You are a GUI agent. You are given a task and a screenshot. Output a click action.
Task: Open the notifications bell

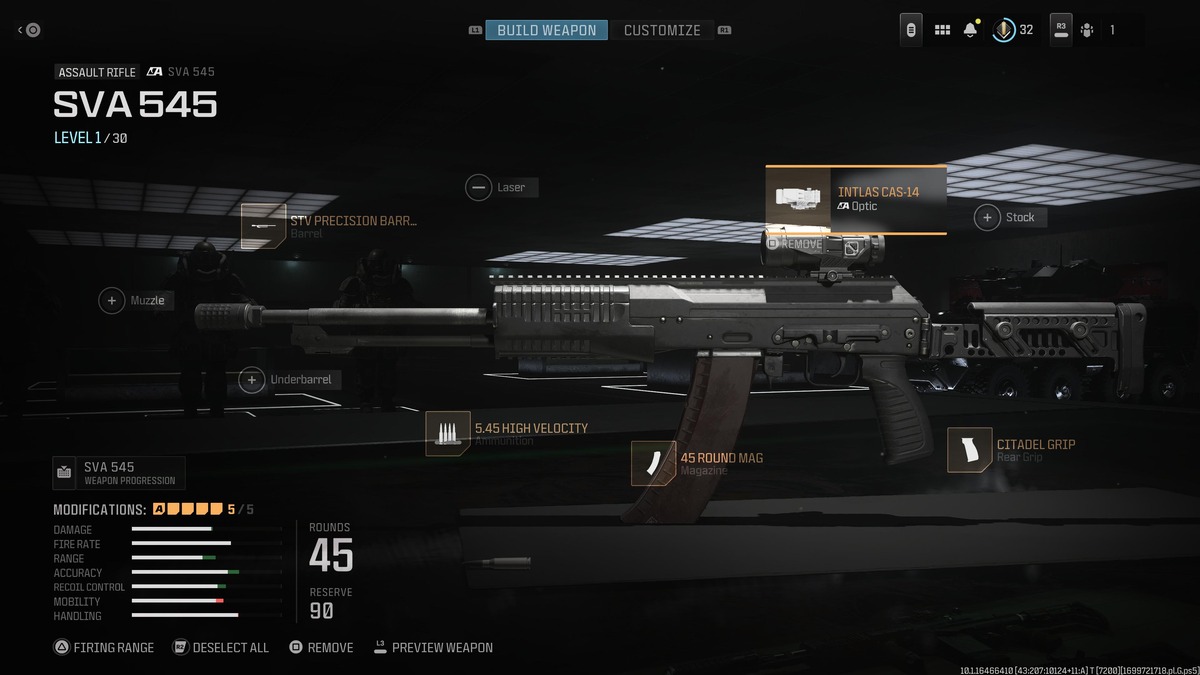(x=970, y=30)
